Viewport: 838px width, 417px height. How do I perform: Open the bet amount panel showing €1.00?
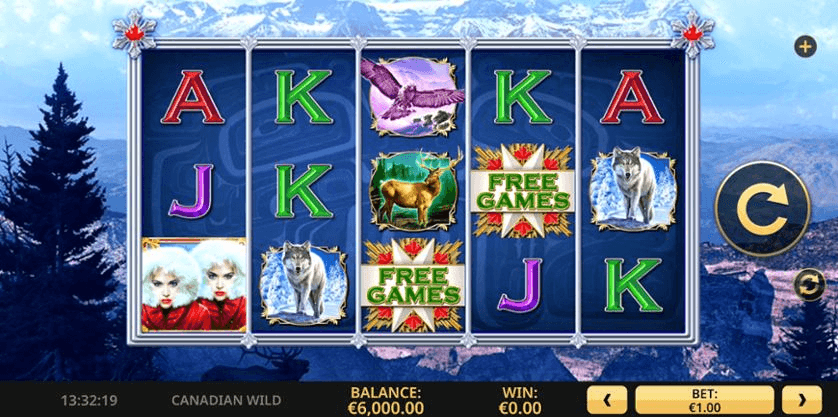pyautogui.click(x=705, y=399)
